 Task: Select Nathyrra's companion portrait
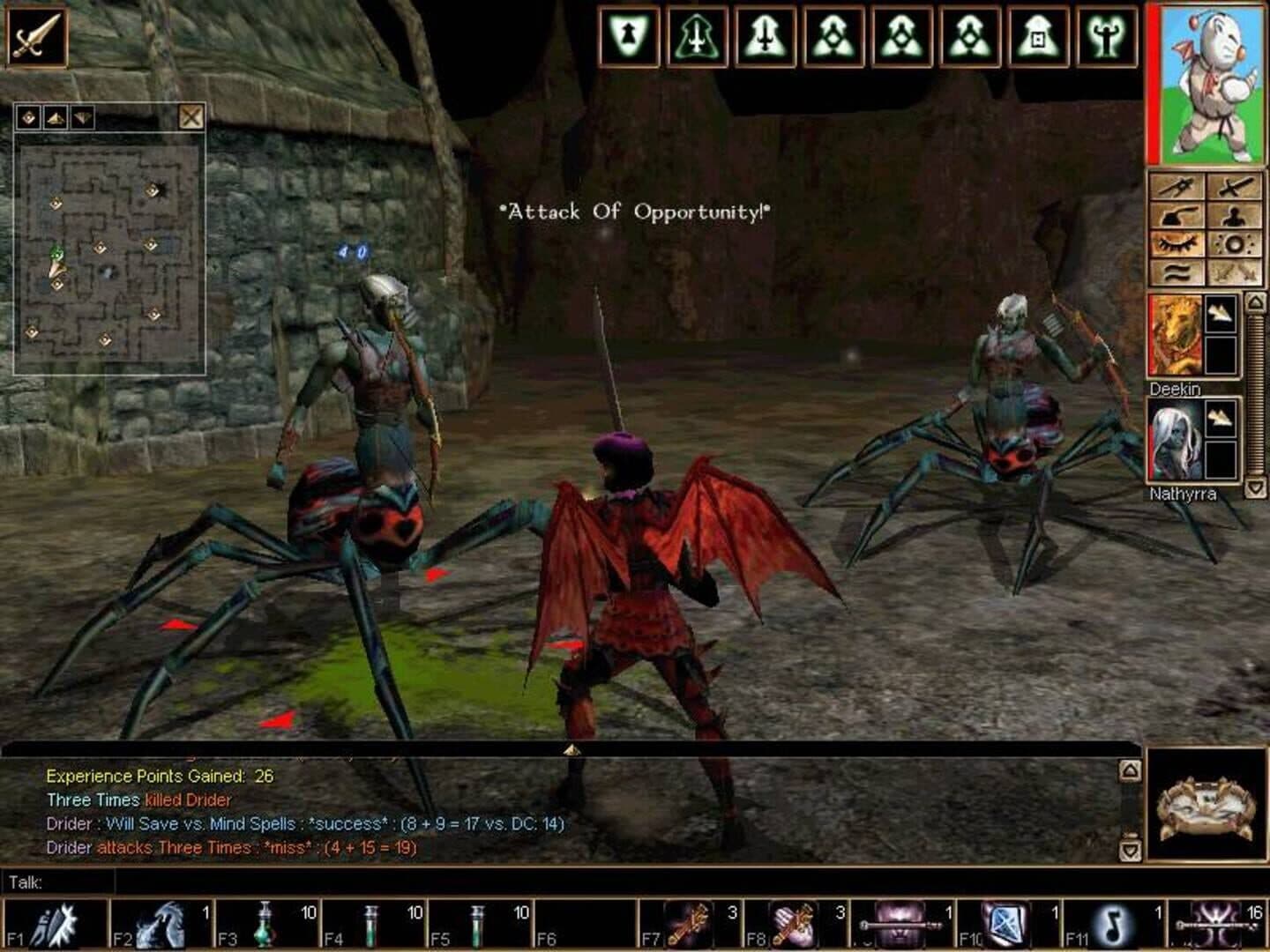[1175, 441]
